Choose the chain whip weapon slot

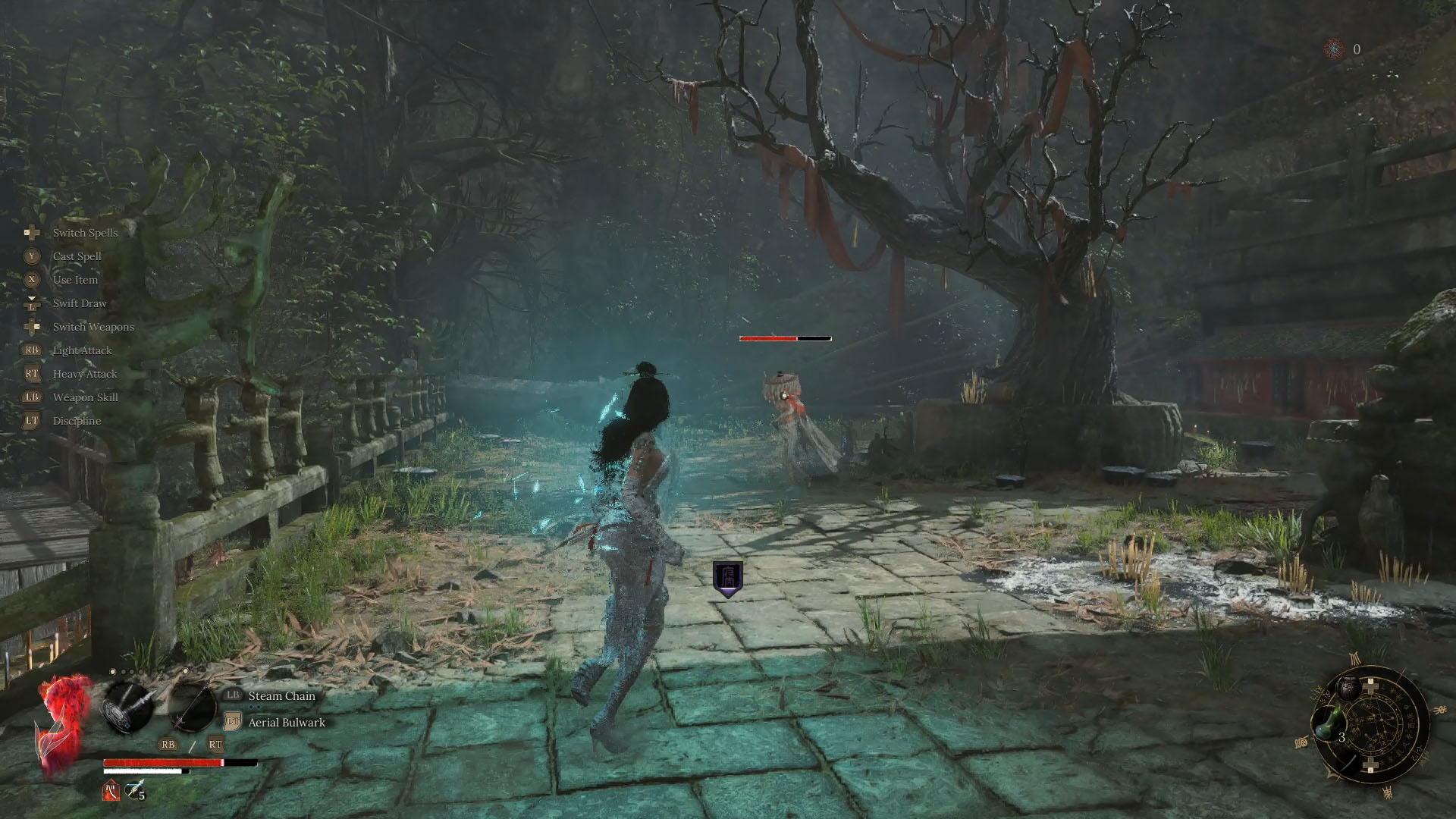(127, 707)
